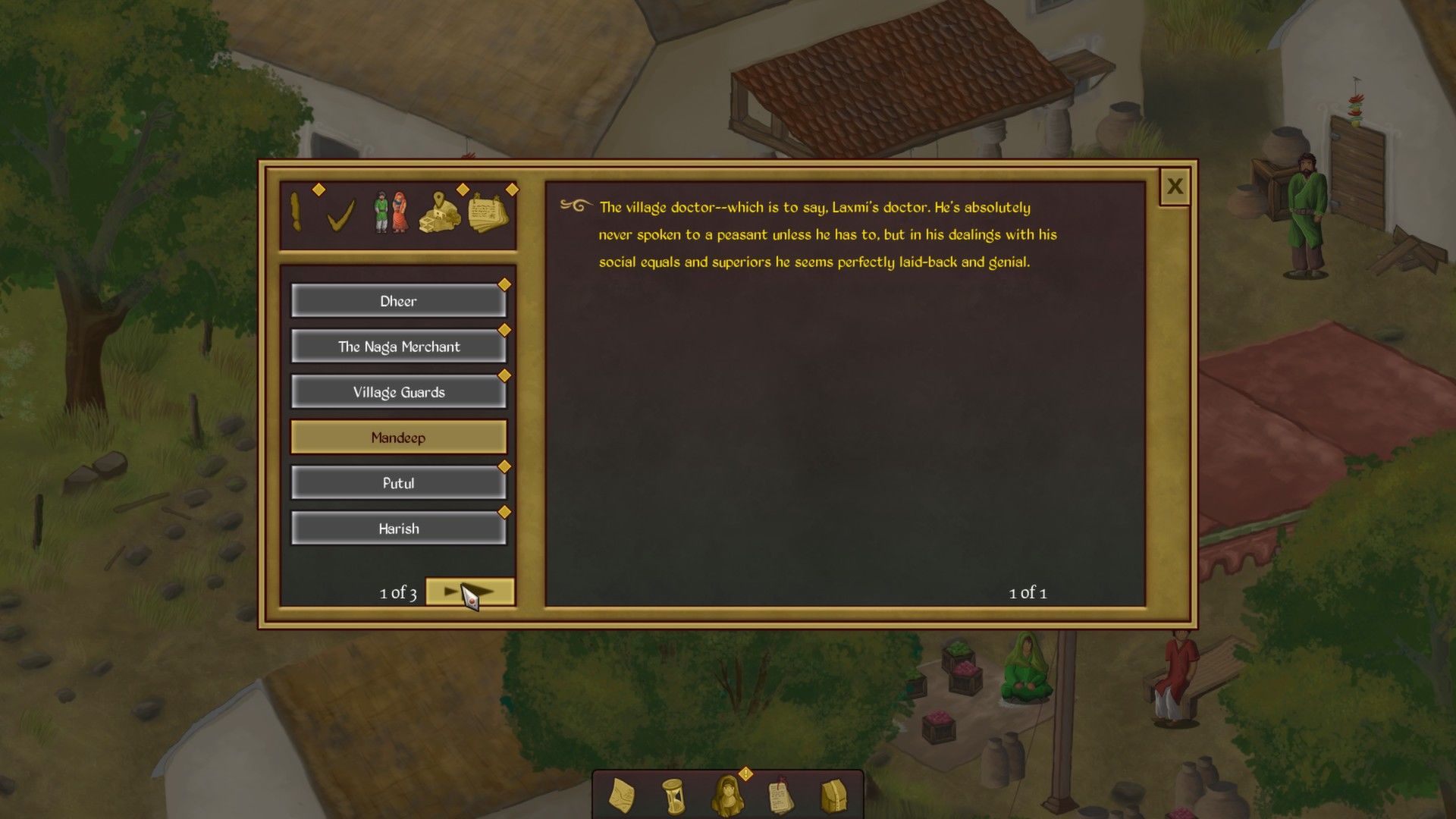Open the checkmark tab
This screenshot has height=819, width=1456.
(340, 215)
